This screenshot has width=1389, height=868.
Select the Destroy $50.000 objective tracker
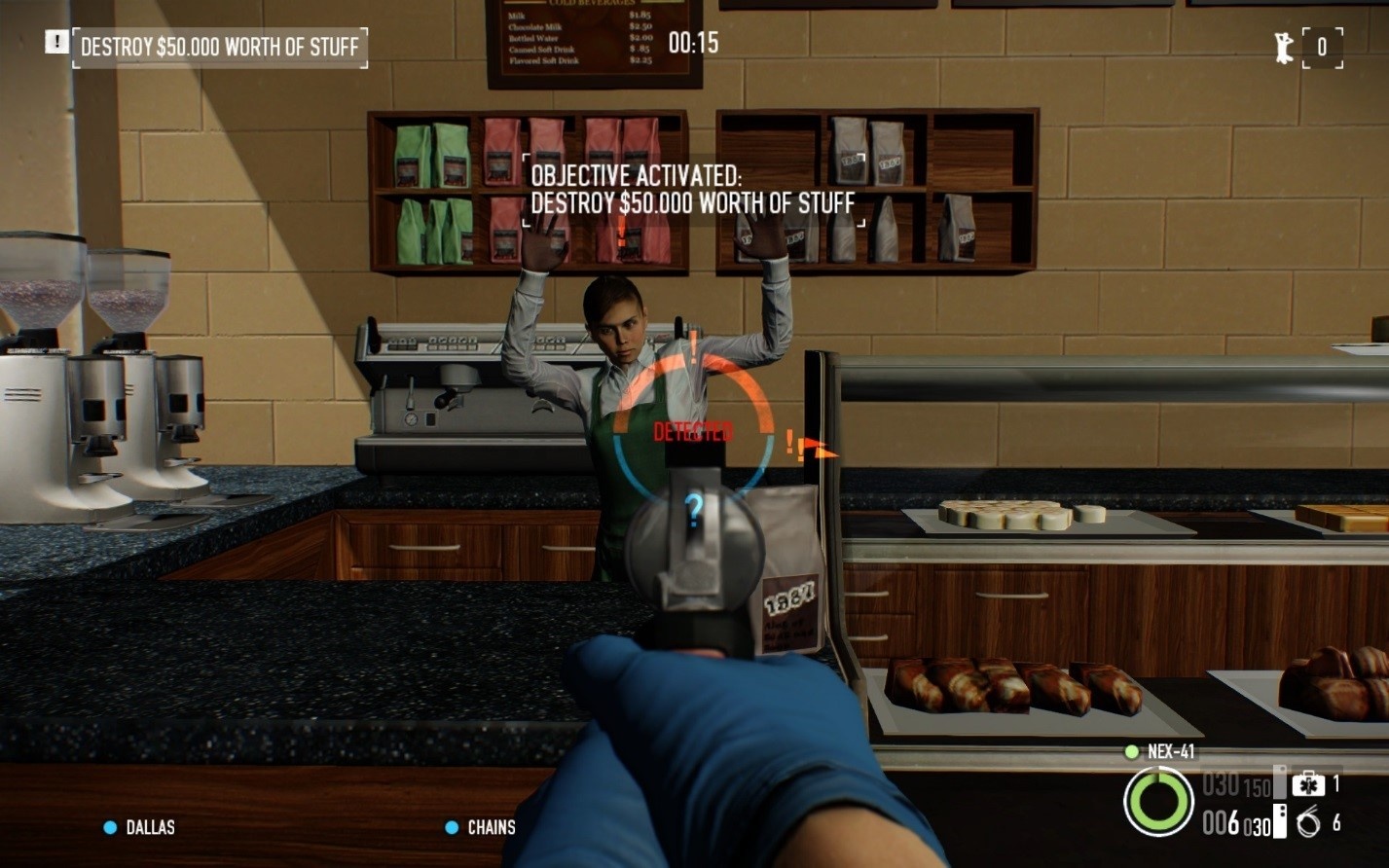219,47
